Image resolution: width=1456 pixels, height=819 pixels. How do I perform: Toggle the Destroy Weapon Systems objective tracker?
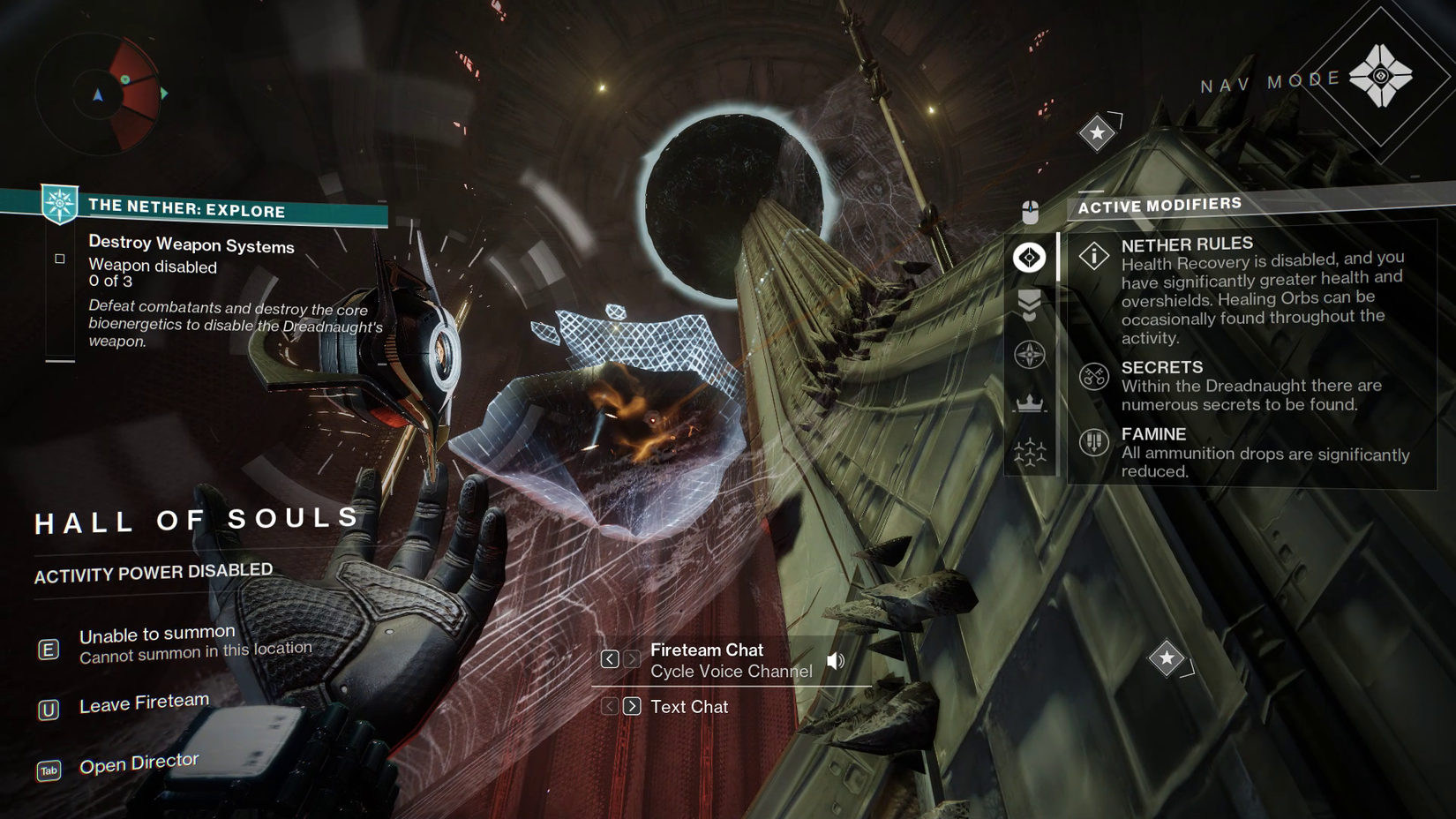[x=60, y=258]
